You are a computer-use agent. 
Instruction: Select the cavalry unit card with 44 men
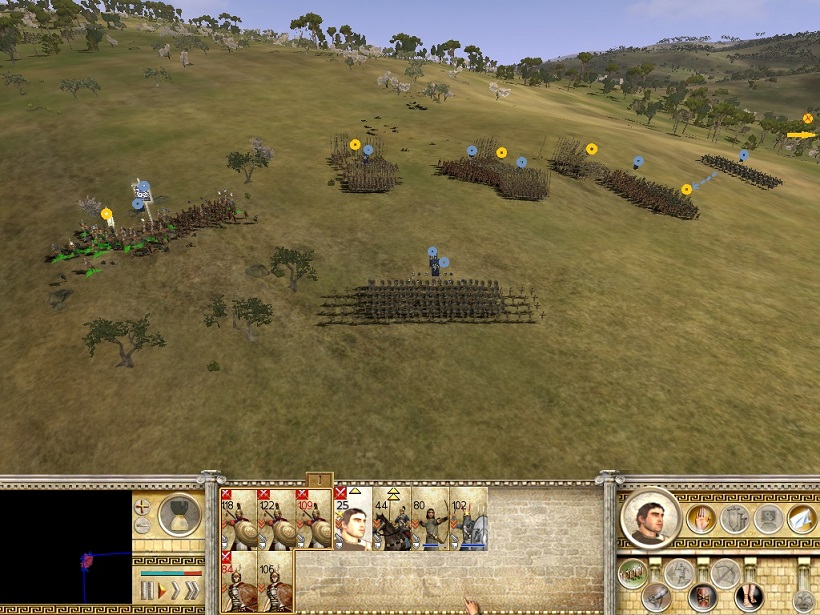click(392, 518)
